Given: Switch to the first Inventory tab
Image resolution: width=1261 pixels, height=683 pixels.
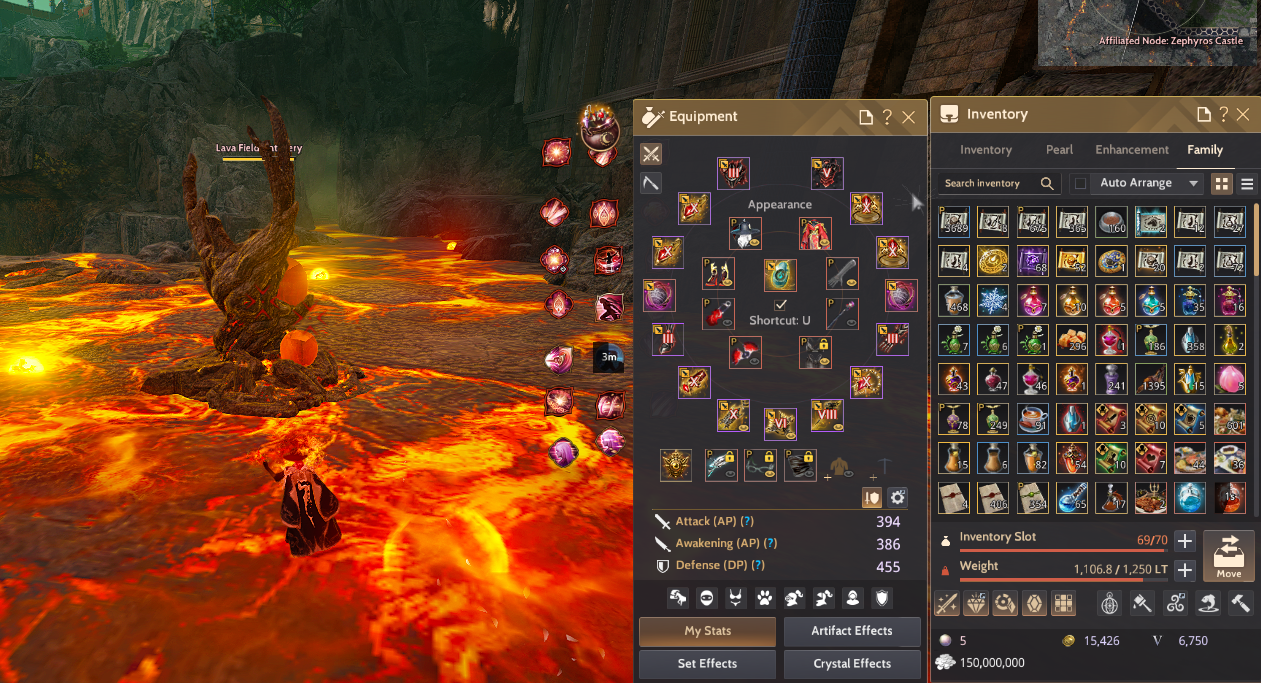Looking at the screenshot, I should [x=986, y=150].
